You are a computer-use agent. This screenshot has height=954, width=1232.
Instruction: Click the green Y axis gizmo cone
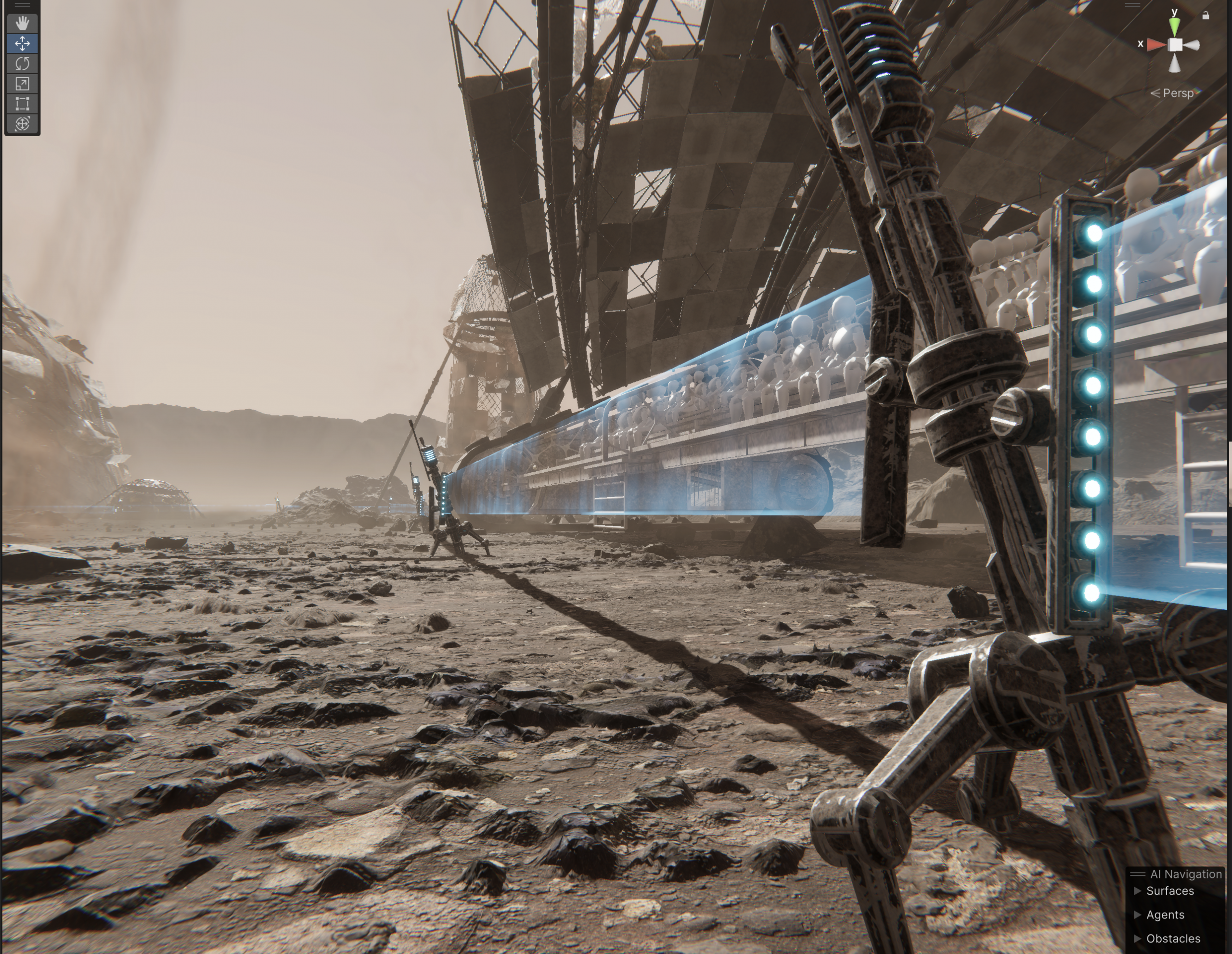pyautogui.click(x=1174, y=26)
